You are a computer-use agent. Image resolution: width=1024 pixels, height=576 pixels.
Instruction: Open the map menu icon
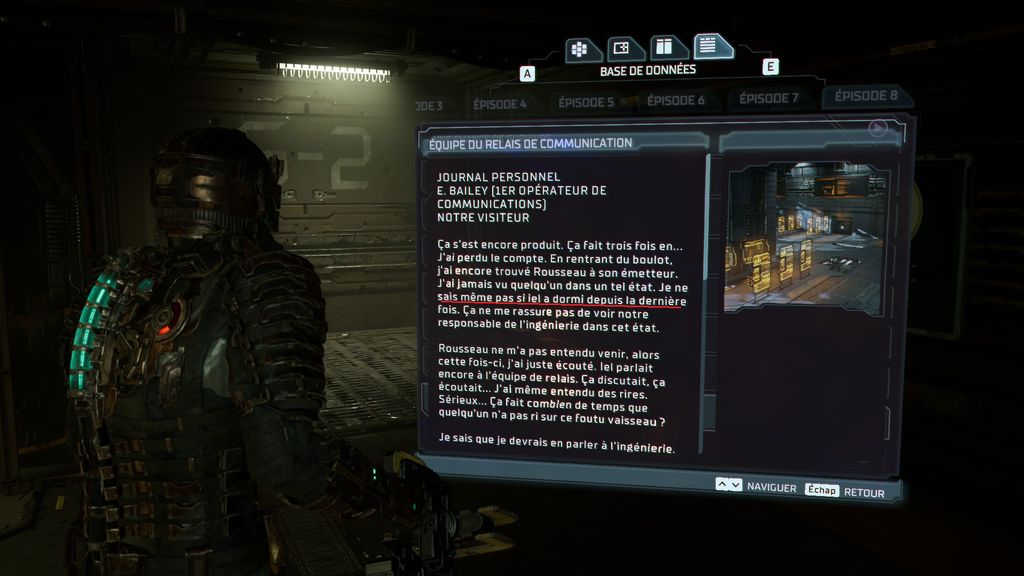pos(622,48)
